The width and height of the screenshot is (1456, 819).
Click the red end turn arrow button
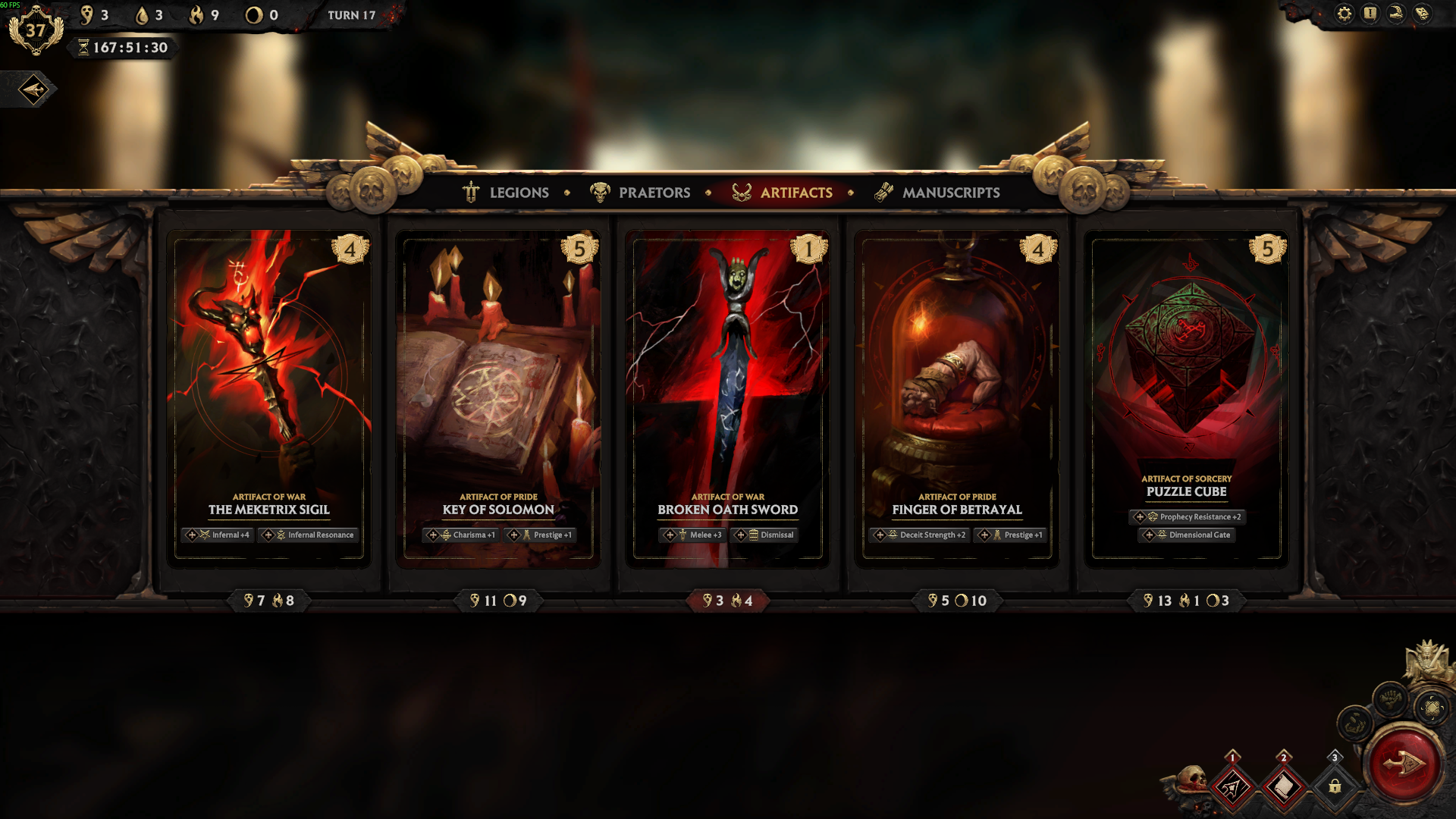click(1403, 764)
